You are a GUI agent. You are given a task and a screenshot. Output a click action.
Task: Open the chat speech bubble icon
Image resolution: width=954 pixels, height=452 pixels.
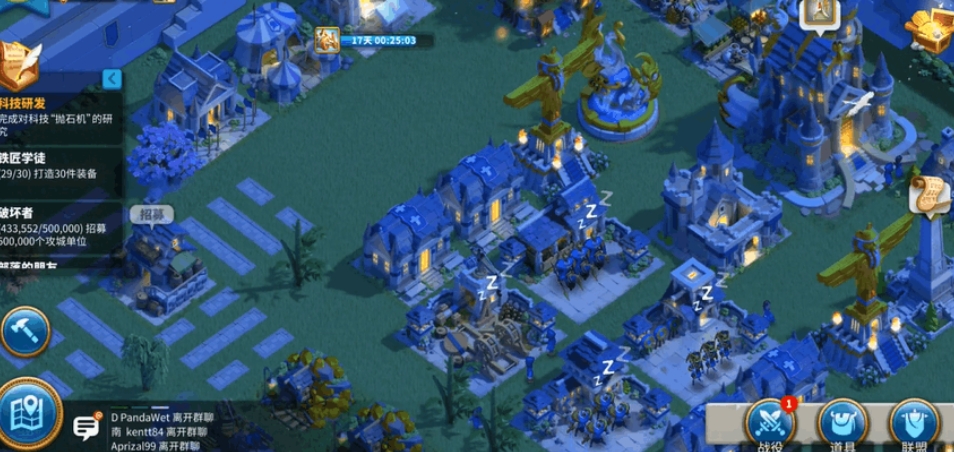87,427
